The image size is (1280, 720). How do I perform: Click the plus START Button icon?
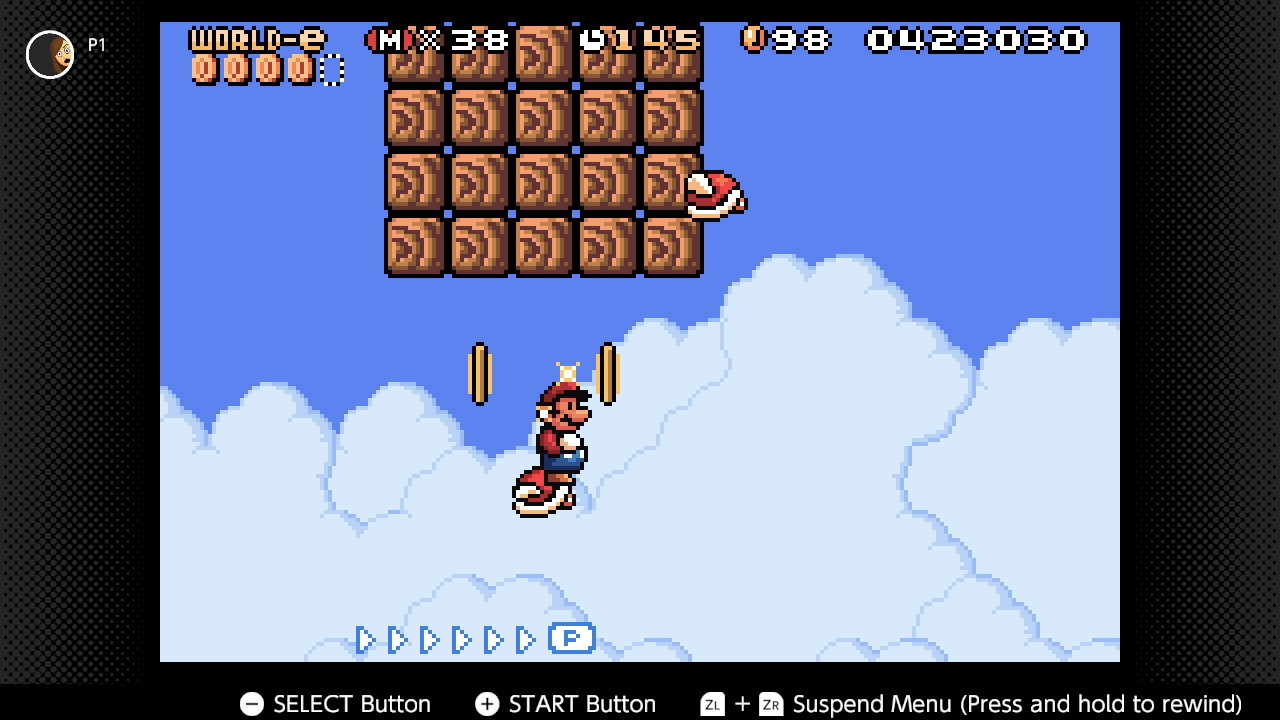point(487,704)
